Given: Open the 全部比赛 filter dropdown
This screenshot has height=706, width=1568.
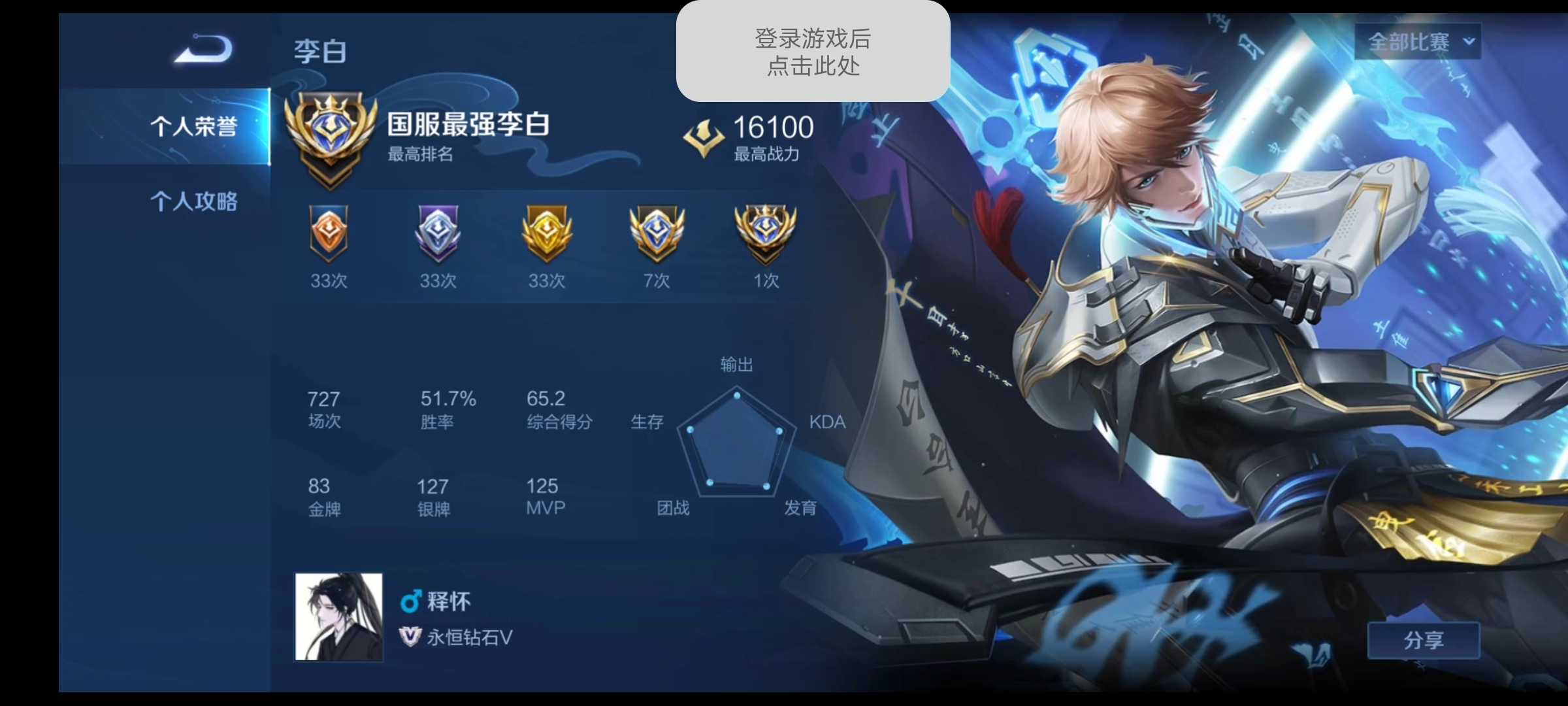Looking at the screenshot, I should [1419, 41].
